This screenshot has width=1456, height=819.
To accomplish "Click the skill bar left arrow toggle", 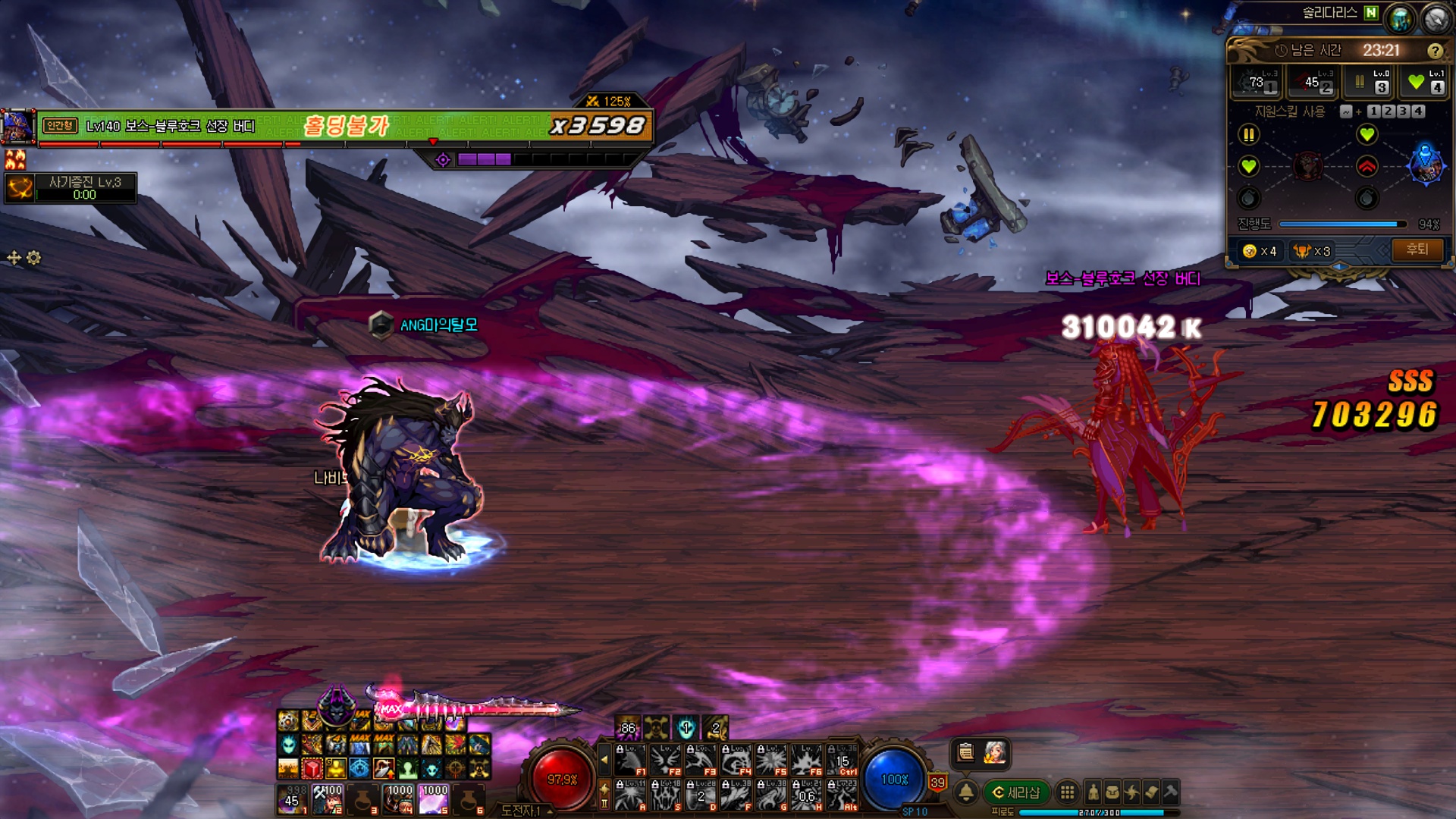I will tap(604, 758).
